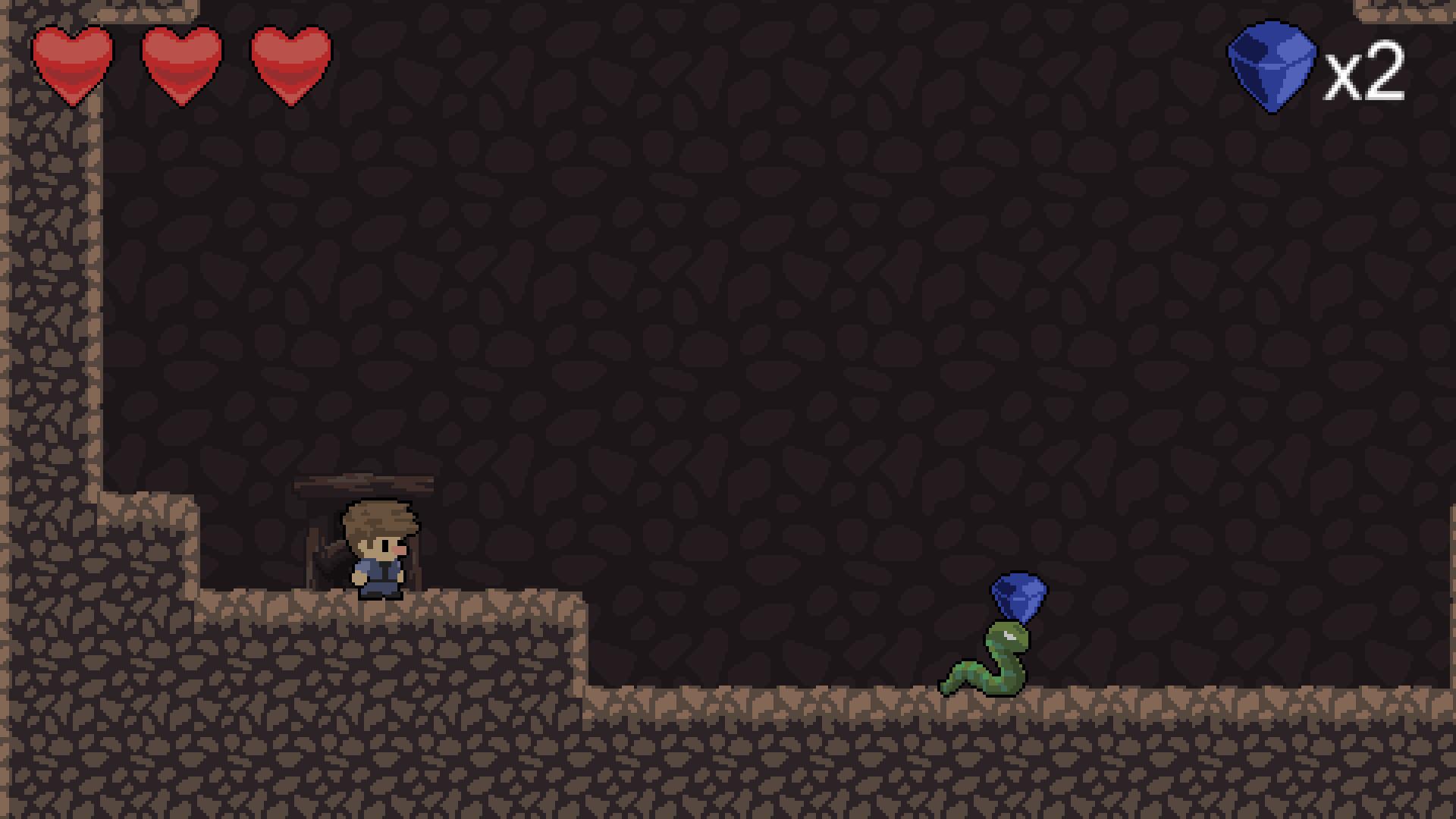Click the x2 gem multiplier label
Screen dimensions: 1456x819
1365,72
